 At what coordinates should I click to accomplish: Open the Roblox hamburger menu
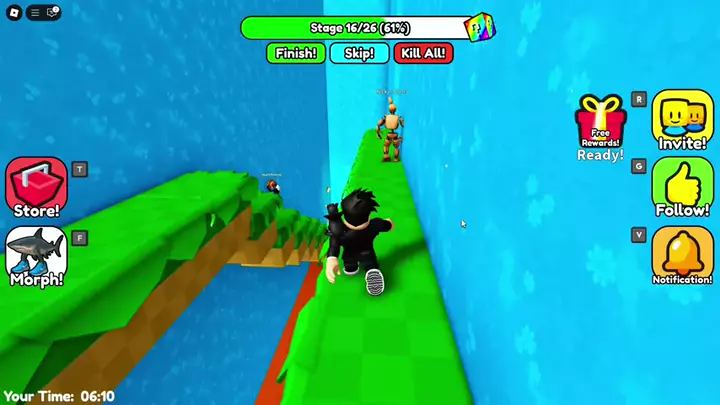(x=35, y=12)
